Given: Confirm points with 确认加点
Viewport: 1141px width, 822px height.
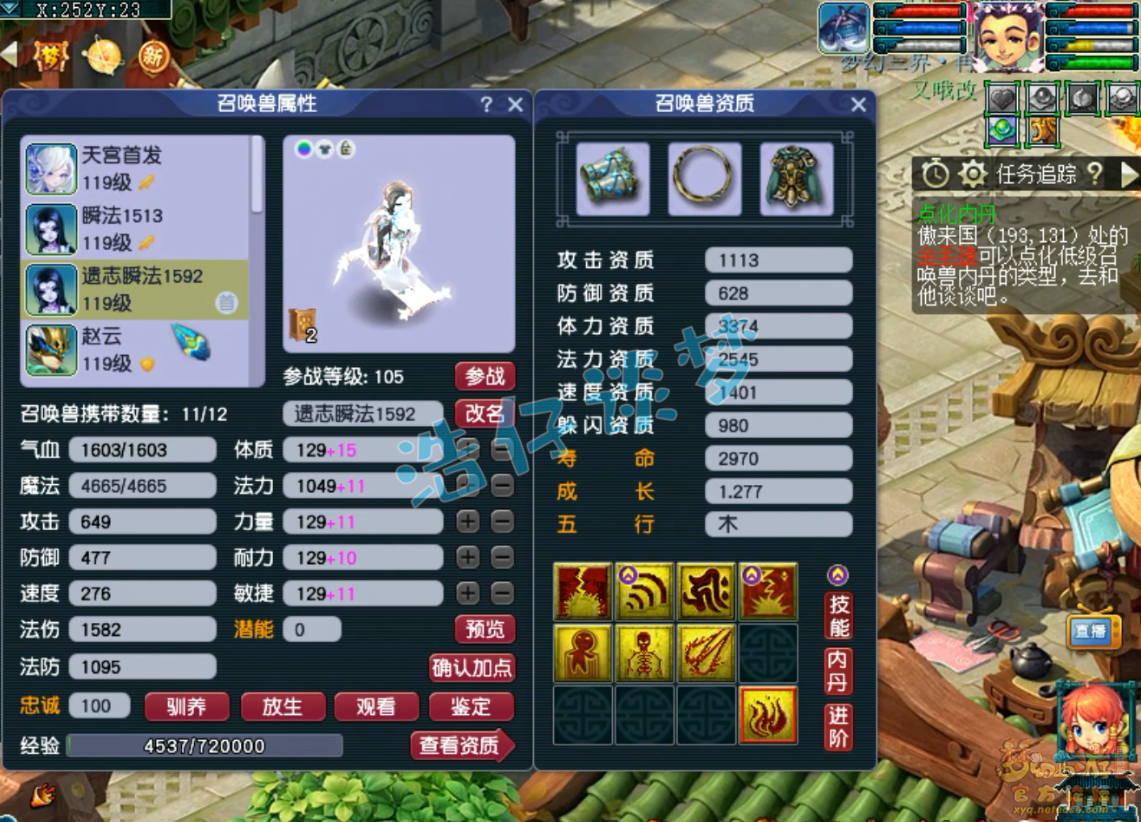Looking at the screenshot, I should (x=472, y=668).
